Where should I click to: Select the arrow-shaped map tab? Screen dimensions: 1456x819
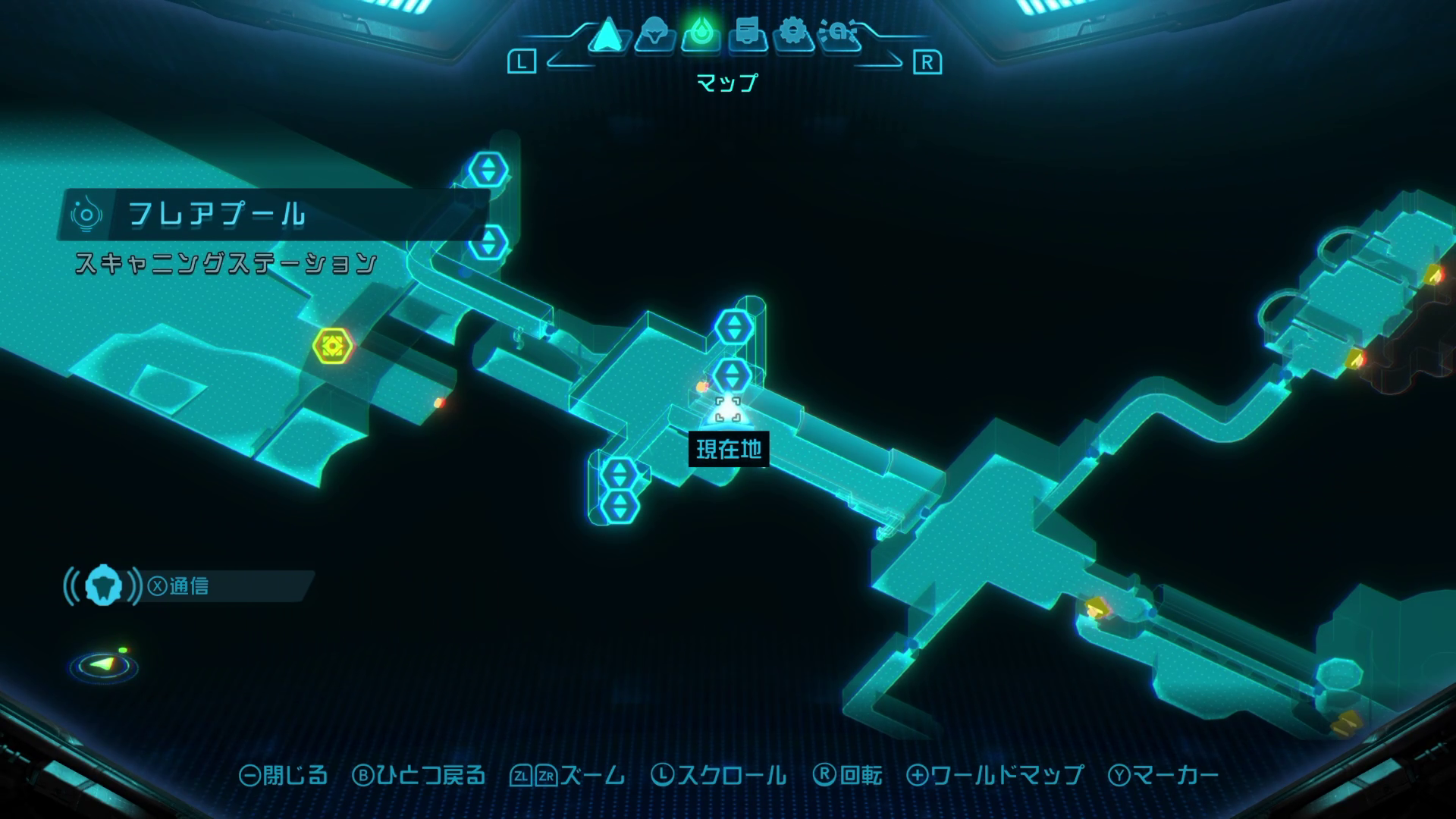pos(607,35)
